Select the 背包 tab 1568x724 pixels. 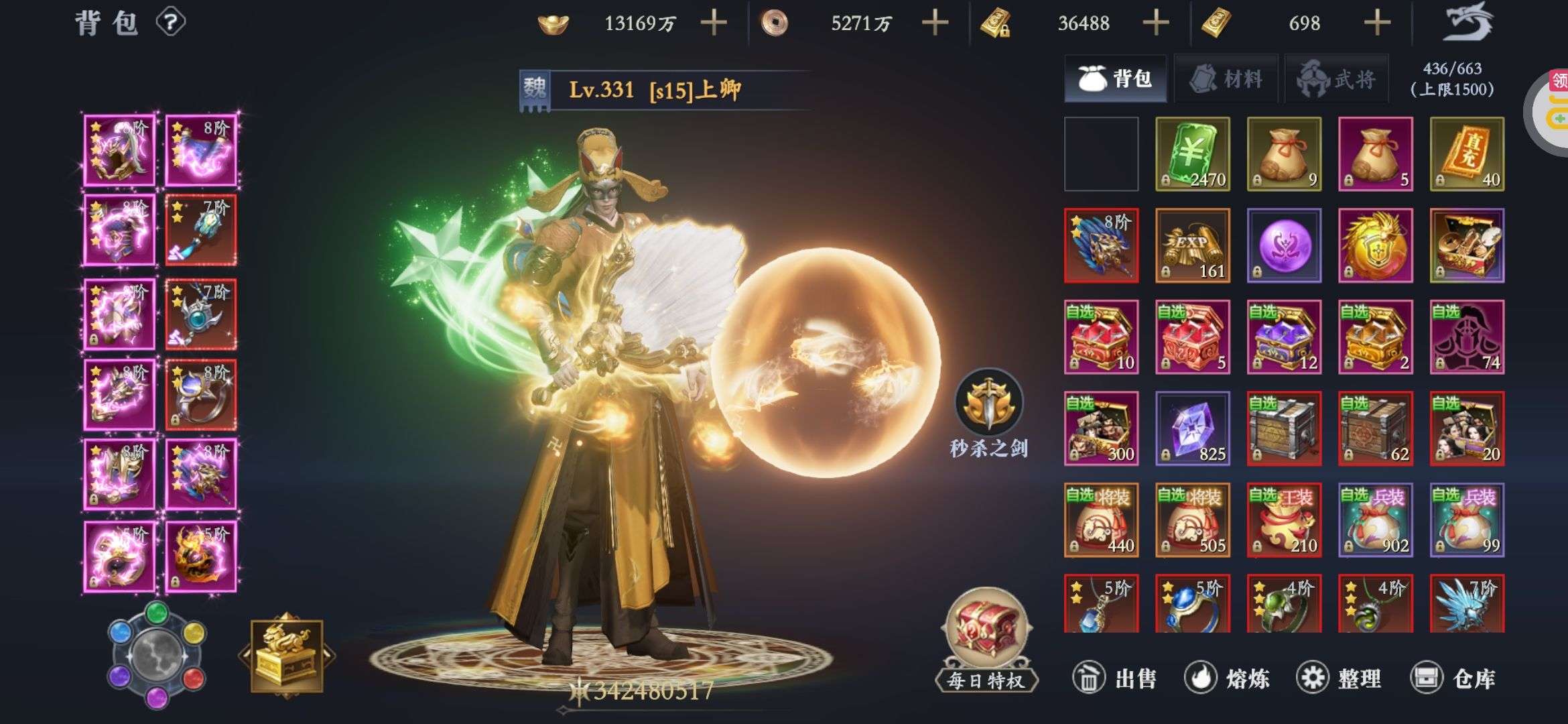coord(1116,79)
